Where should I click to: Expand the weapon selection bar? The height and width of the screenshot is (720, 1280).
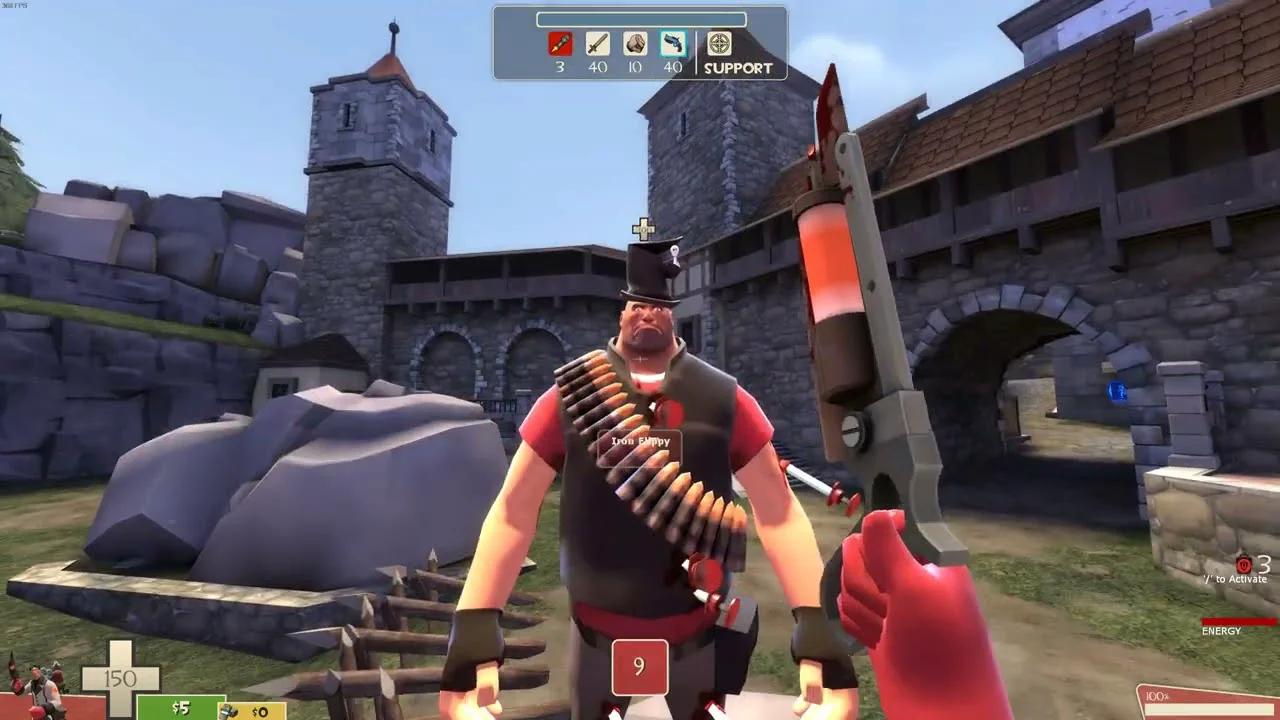(640, 17)
